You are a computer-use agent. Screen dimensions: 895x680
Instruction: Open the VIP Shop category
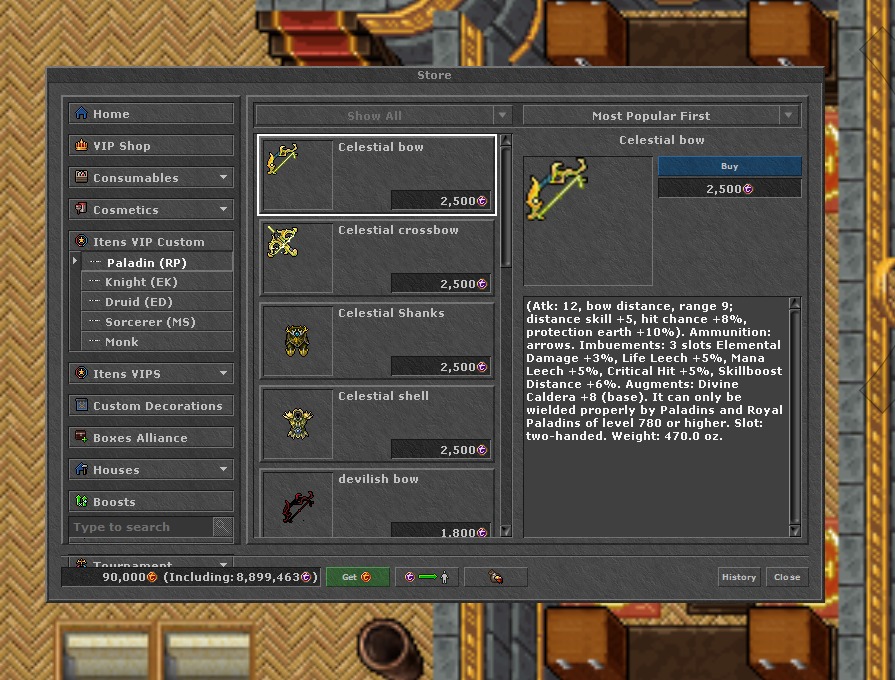click(150, 146)
